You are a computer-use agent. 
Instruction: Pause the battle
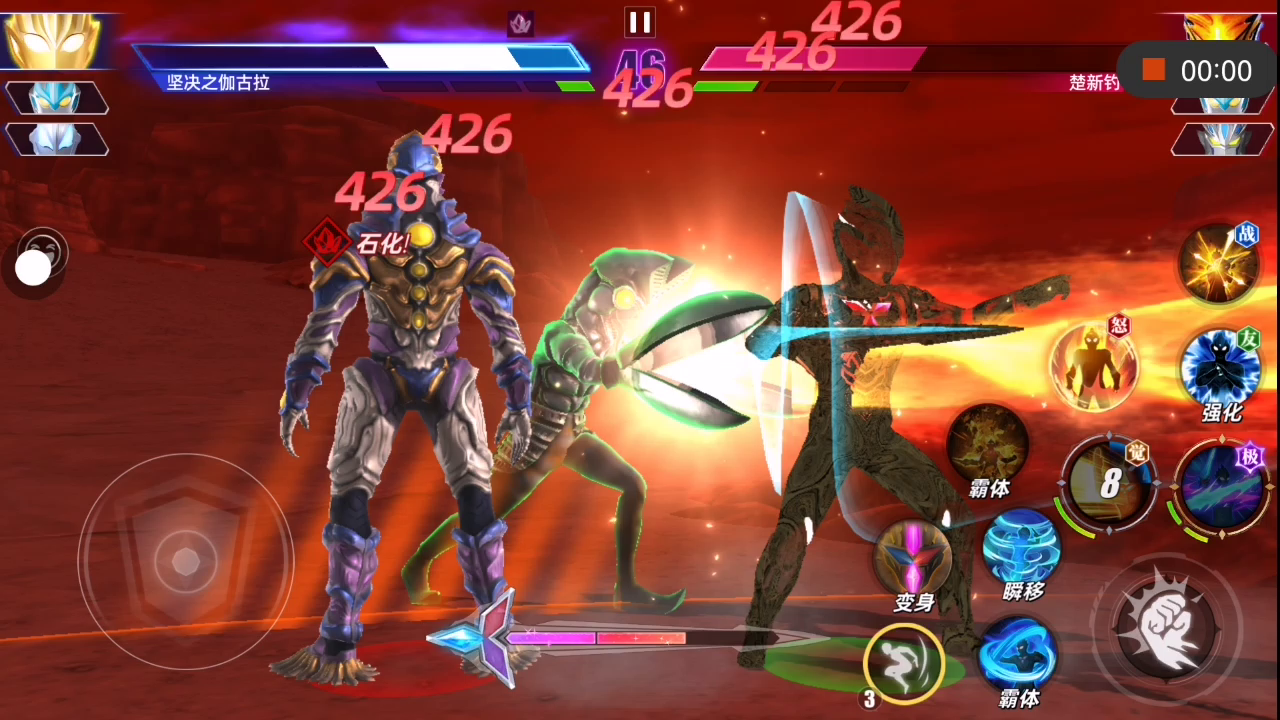[x=639, y=22]
